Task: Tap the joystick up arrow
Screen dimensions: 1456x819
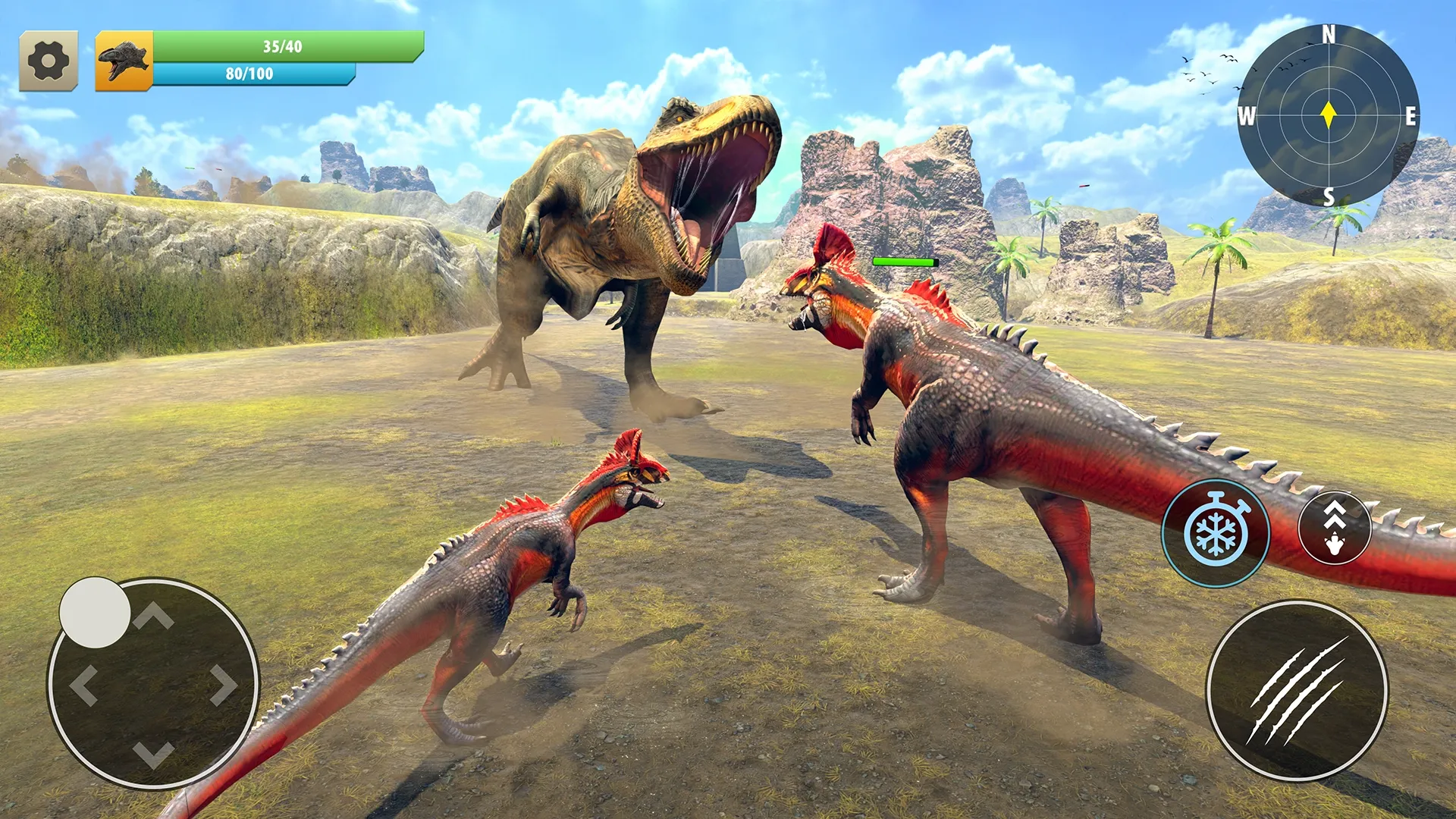Action: [x=154, y=617]
